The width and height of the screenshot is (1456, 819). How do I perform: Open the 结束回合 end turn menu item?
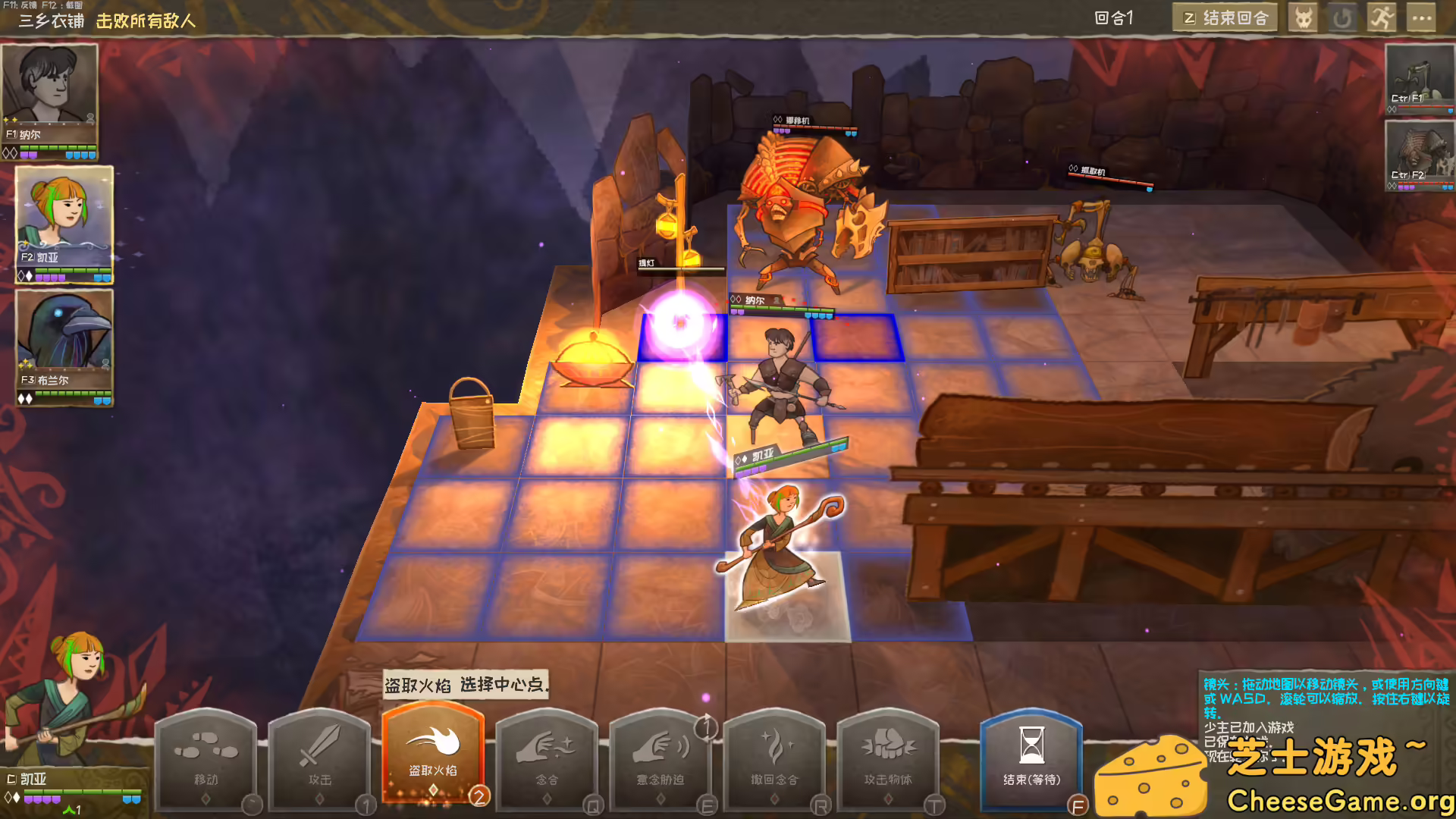[x=1225, y=17]
